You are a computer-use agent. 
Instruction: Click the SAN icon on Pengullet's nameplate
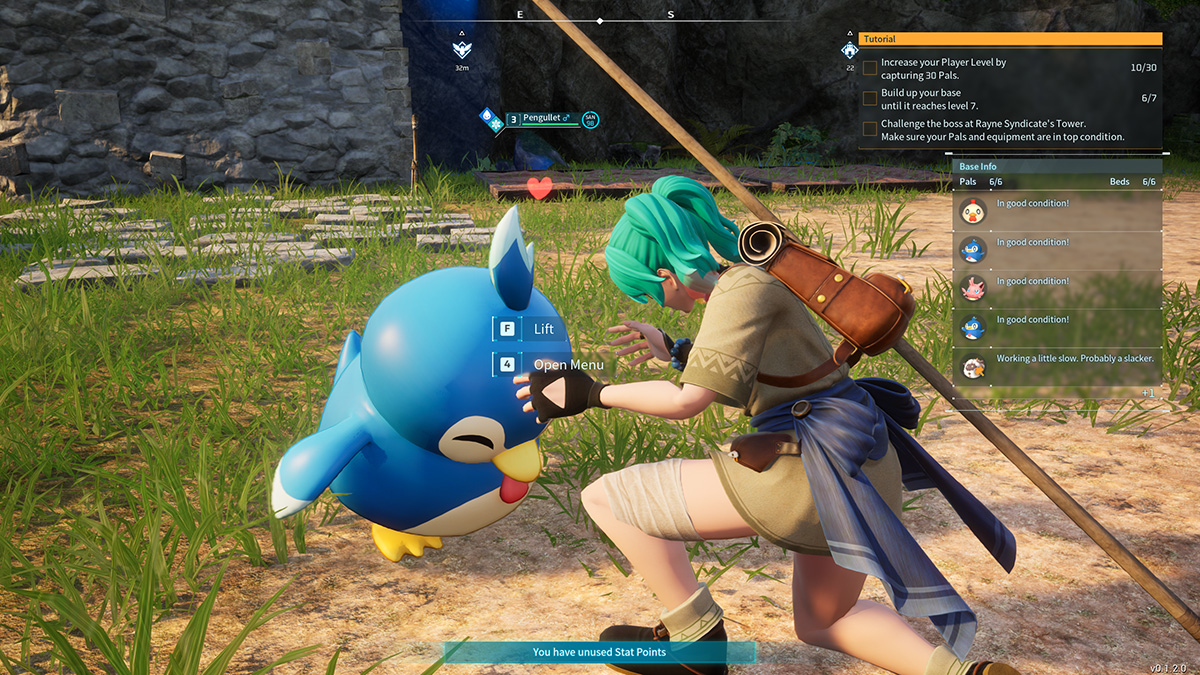pos(590,120)
